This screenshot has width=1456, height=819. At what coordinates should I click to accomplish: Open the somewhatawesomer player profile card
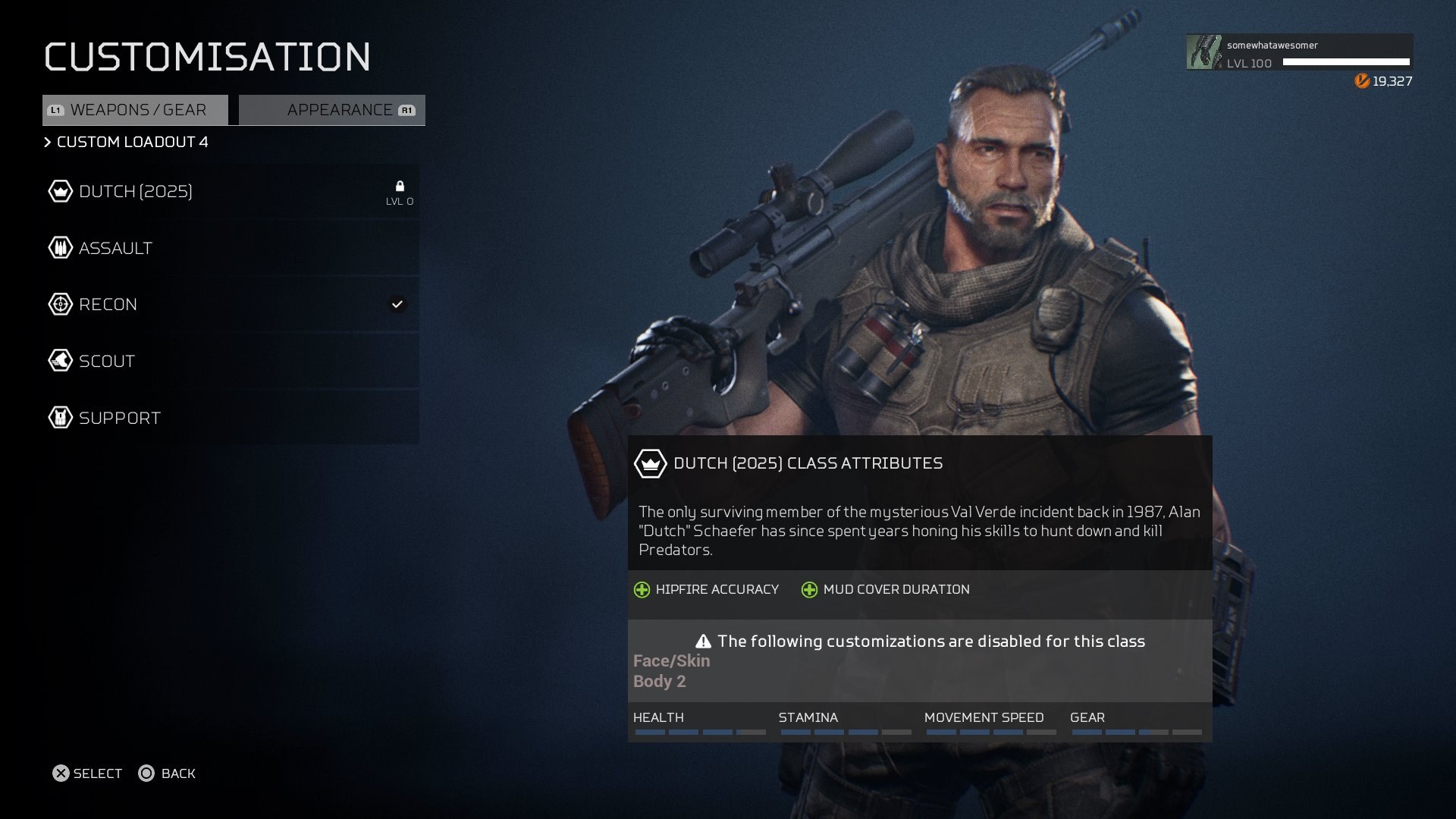pyautogui.click(x=1299, y=52)
